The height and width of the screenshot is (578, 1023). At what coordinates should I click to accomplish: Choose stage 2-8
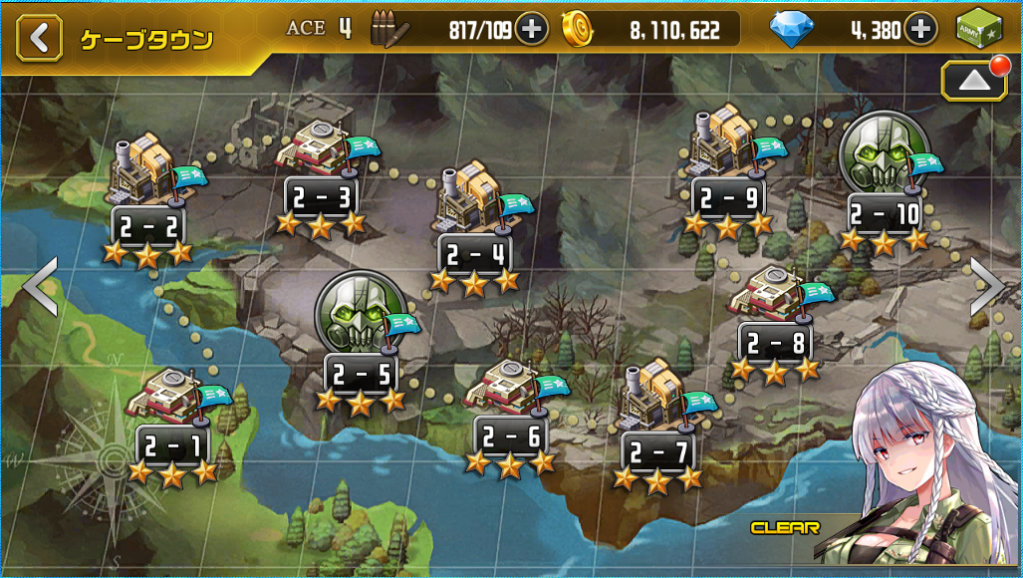click(774, 320)
